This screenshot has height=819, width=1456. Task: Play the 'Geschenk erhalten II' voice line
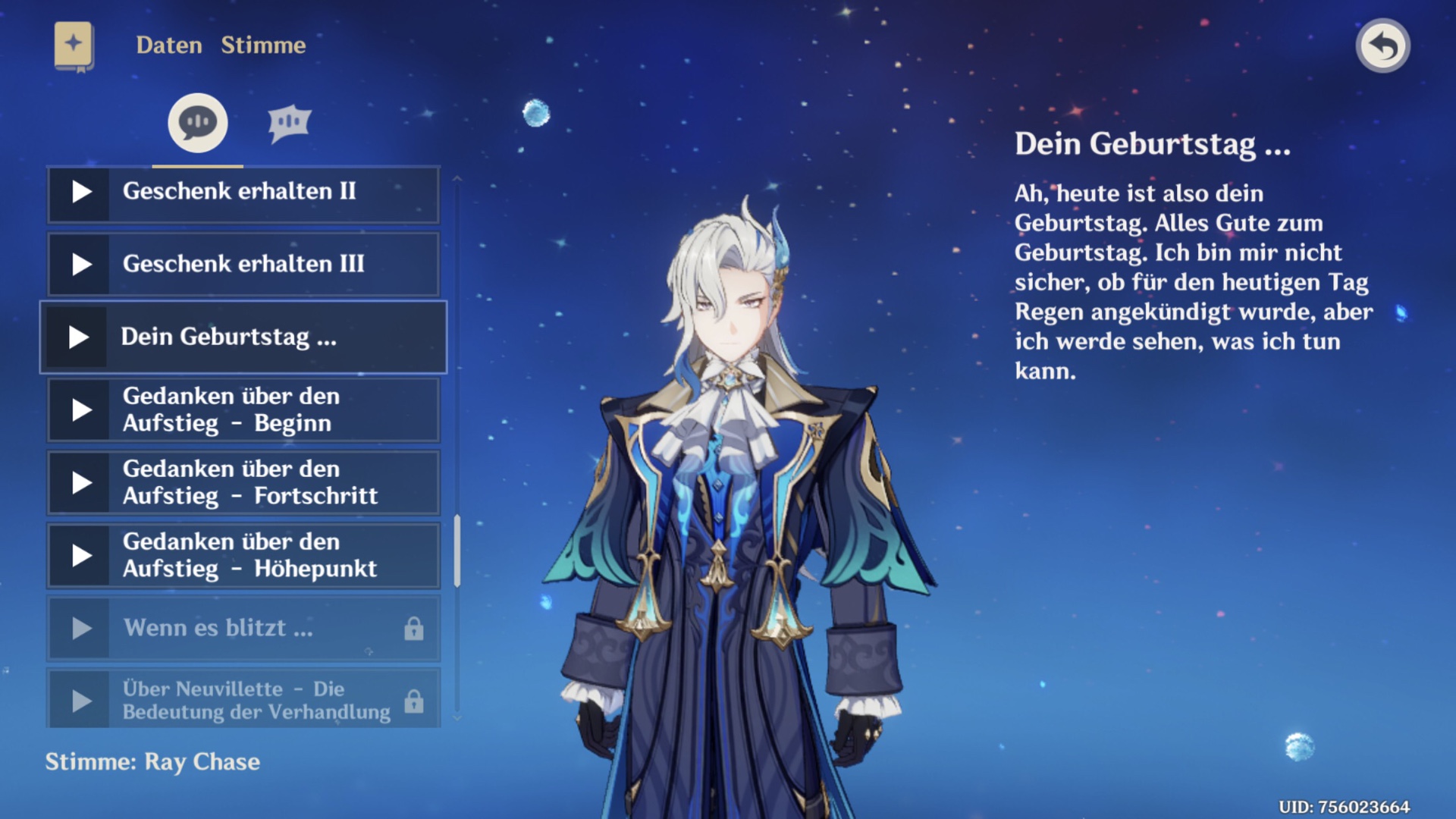[78, 192]
